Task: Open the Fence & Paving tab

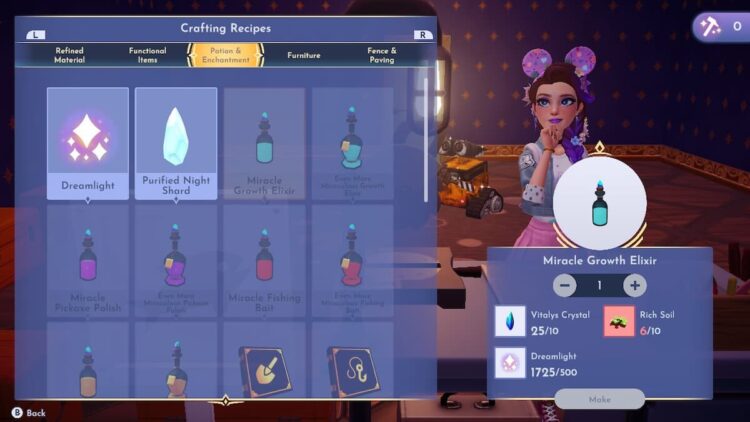Action: pyautogui.click(x=381, y=55)
